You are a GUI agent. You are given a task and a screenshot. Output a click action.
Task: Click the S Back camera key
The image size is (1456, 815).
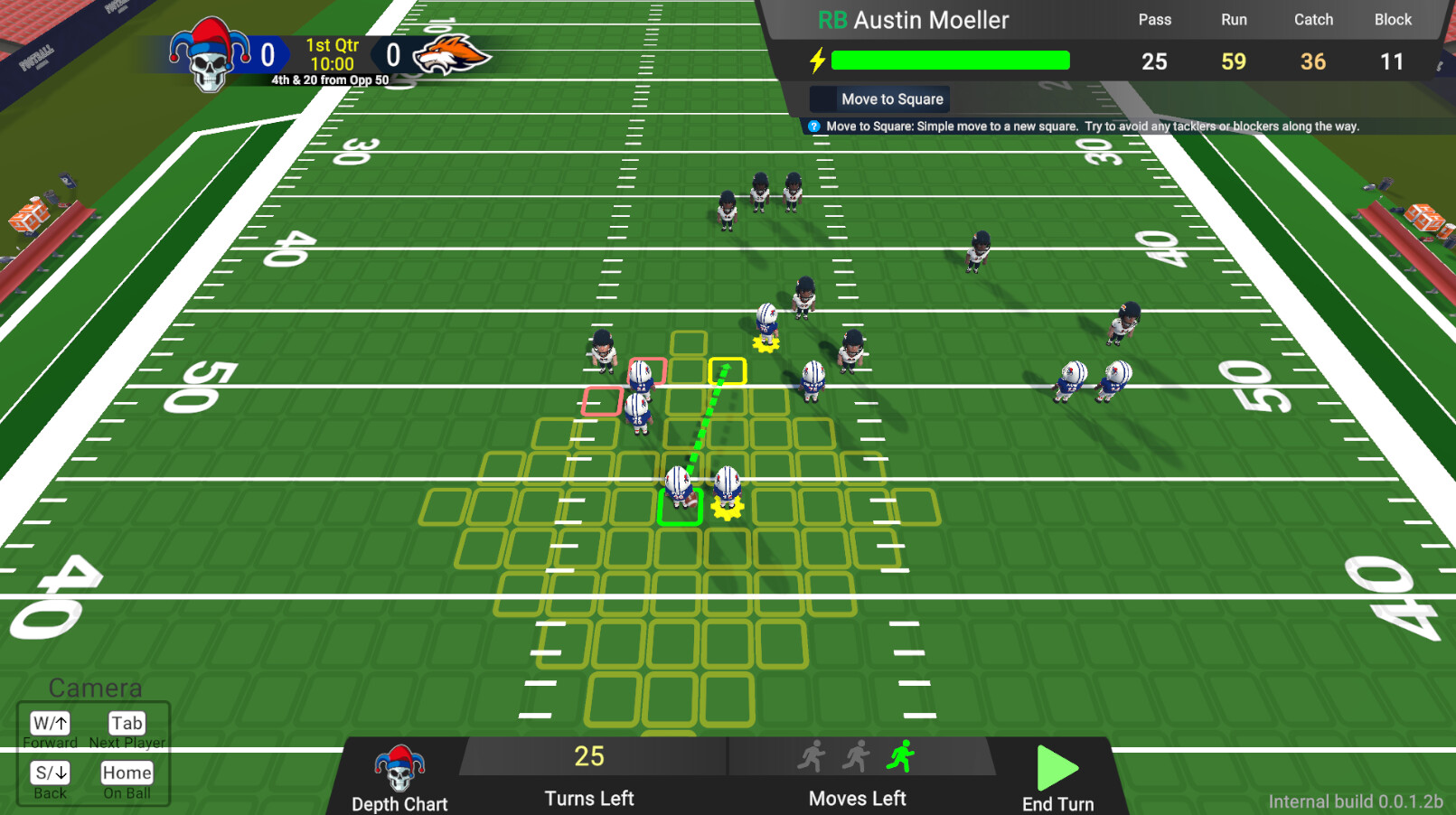tap(50, 773)
